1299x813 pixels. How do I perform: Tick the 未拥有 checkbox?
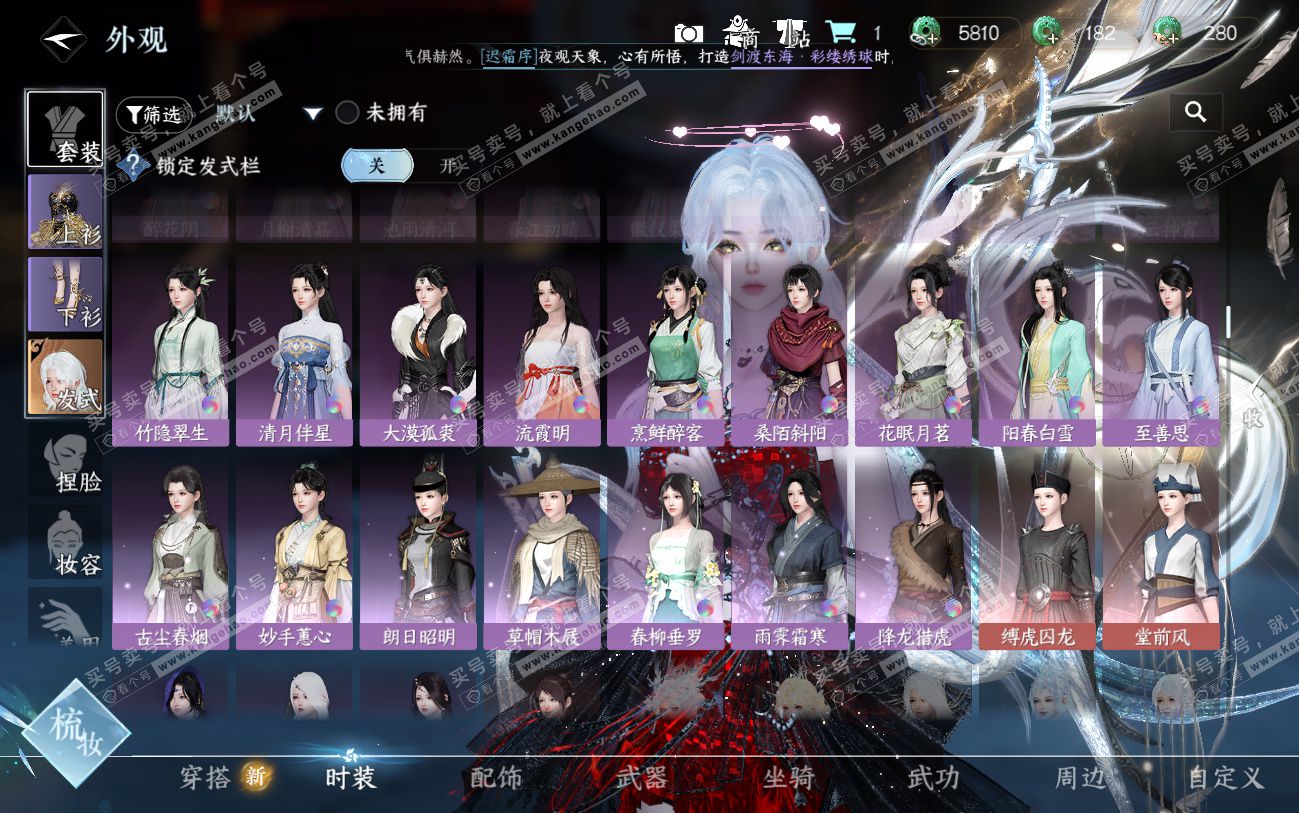pos(347,113)
